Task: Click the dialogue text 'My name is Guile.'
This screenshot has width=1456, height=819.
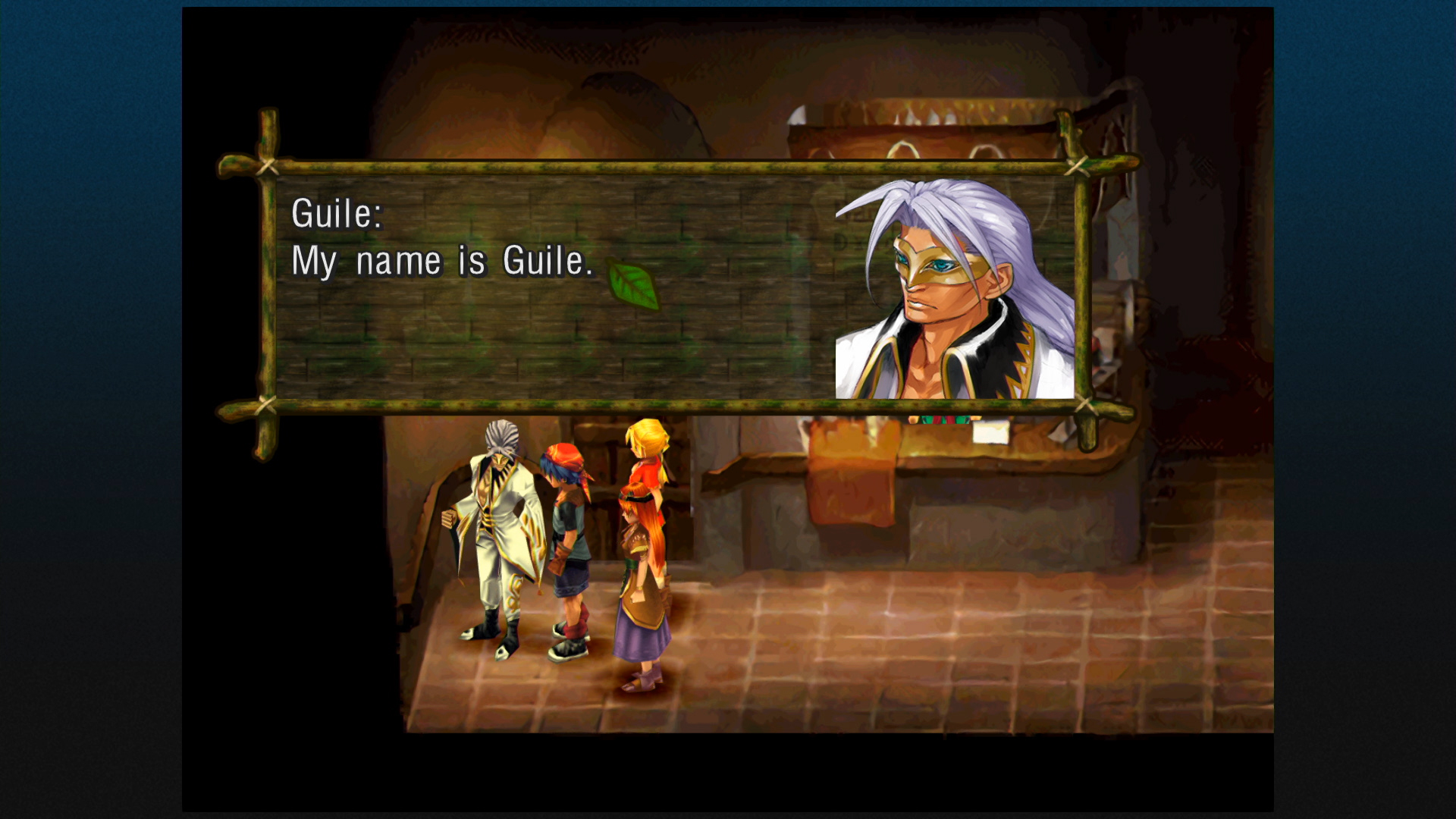Action: coord(444,261)
